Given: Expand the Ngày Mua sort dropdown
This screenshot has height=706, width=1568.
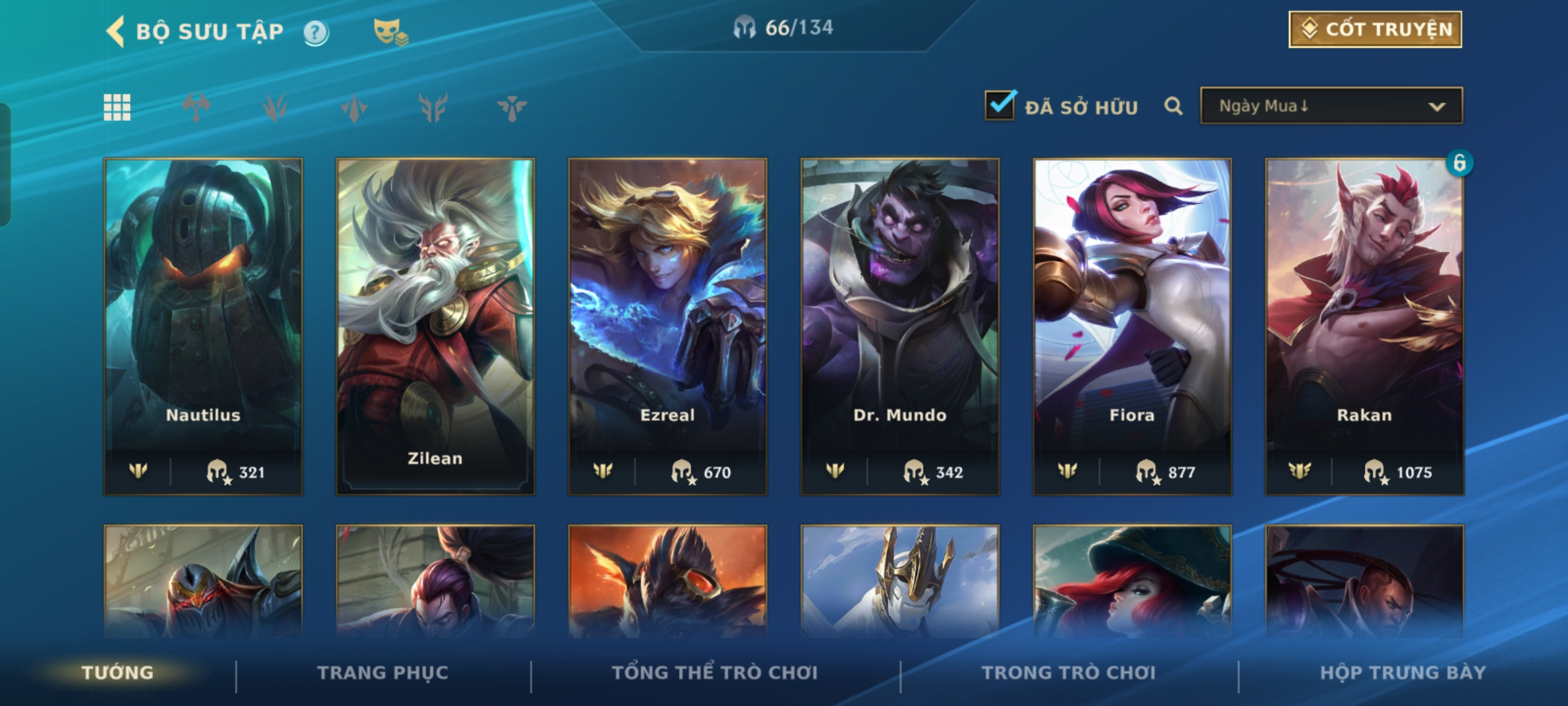Looking at the screenshot, I should coord(1331,106).
